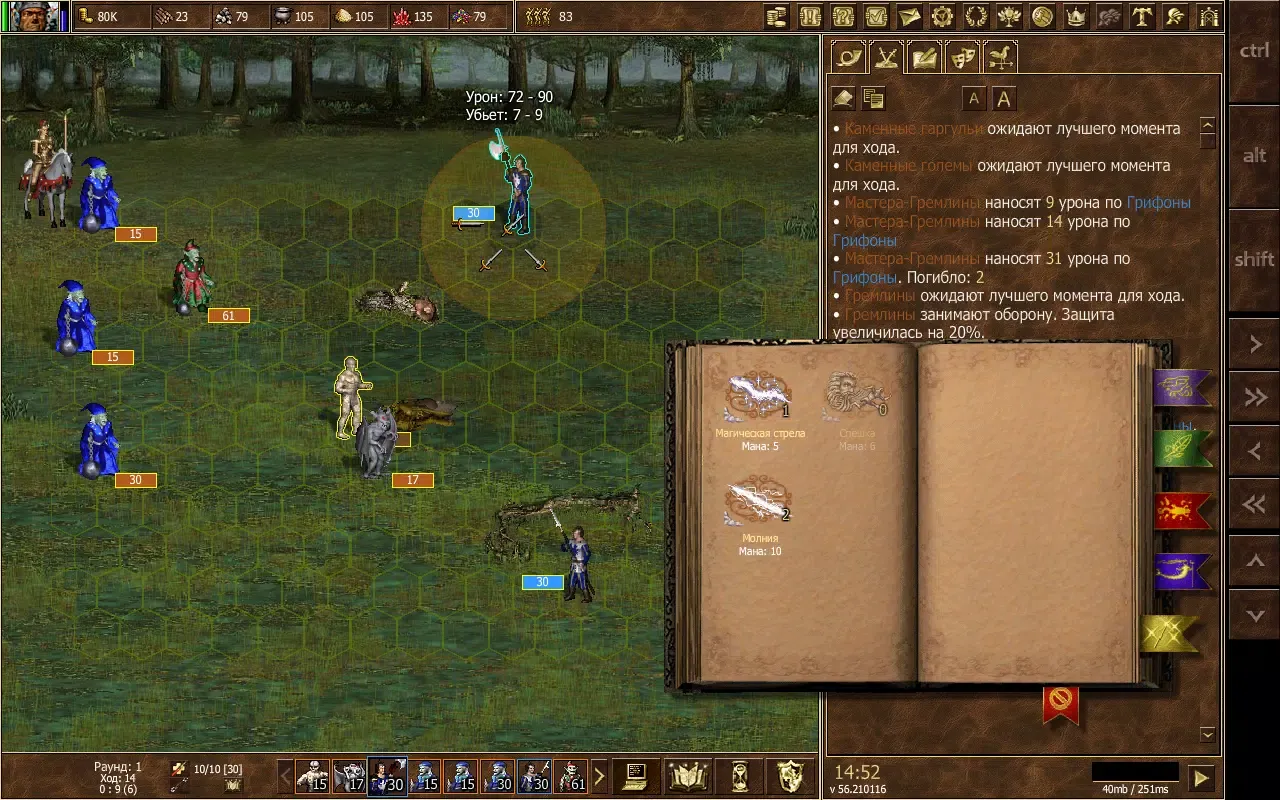Open the envelope mail icon
The image size is (1280, 800).
tap(908, 16)
